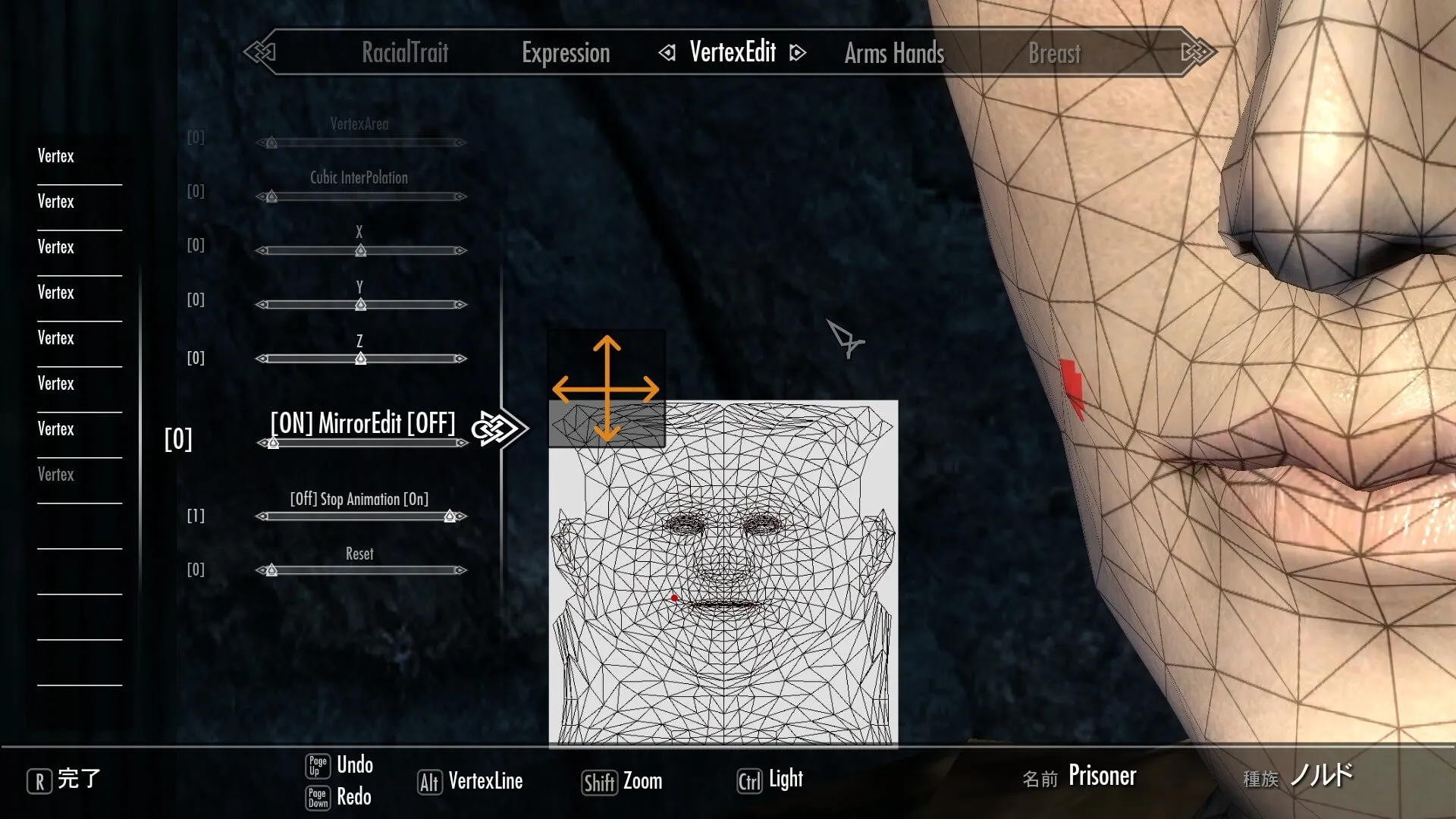The height and width of the screenshot is (819, 1456).
Task: Open the Expression tab
Action: tap(566, 53)
